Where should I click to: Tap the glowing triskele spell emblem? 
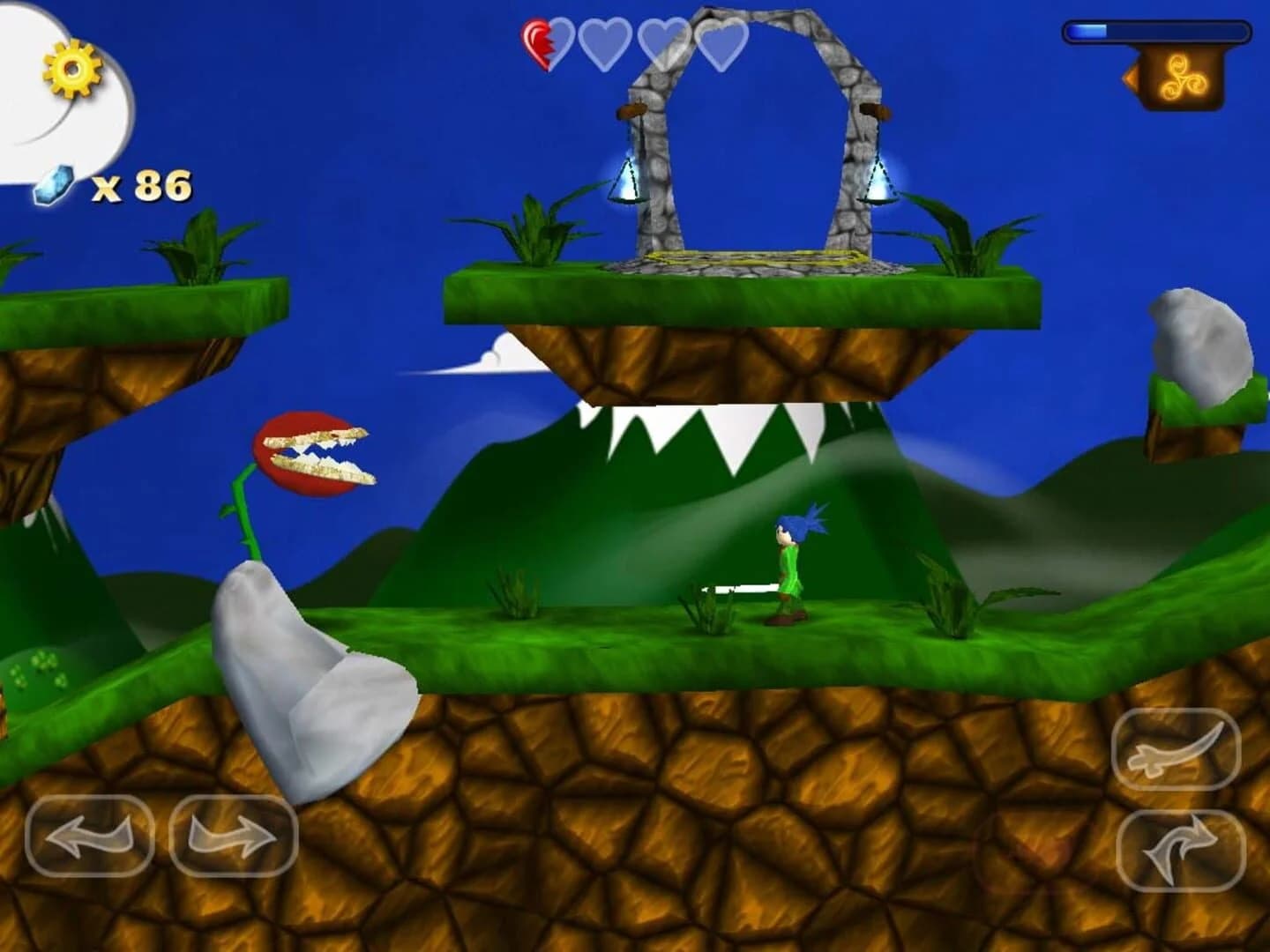pyautogui.click(x=1184, y=78)
